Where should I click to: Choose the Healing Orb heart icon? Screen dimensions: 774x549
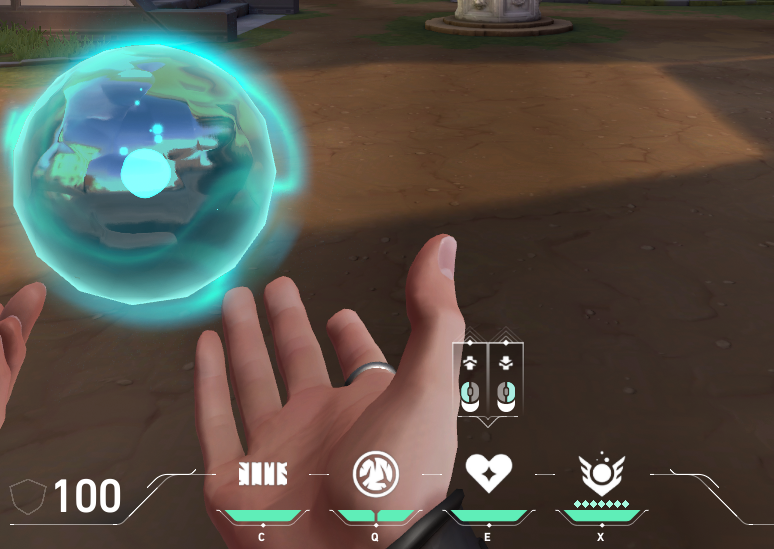(x=488, y=471)
